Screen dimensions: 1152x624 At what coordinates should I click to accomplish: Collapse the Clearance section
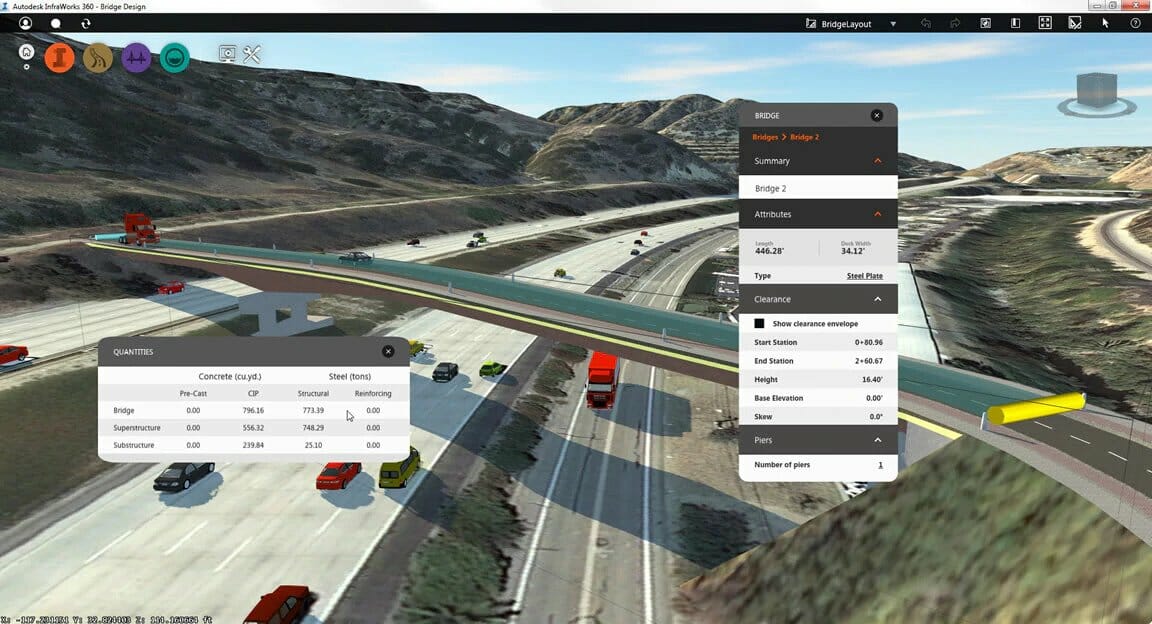point(878,299)
